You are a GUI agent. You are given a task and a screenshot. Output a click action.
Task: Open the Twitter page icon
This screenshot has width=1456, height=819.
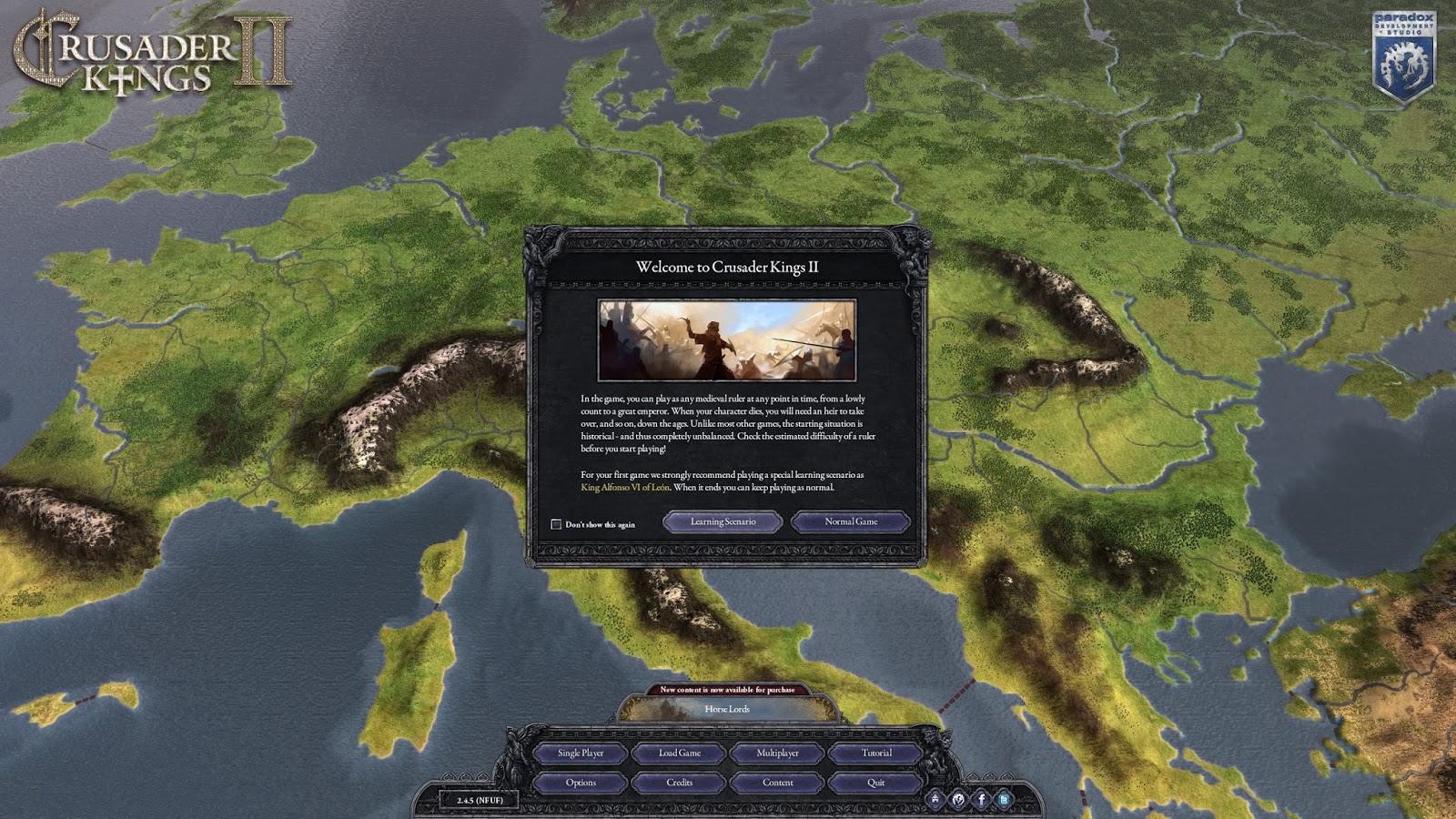1002,799
